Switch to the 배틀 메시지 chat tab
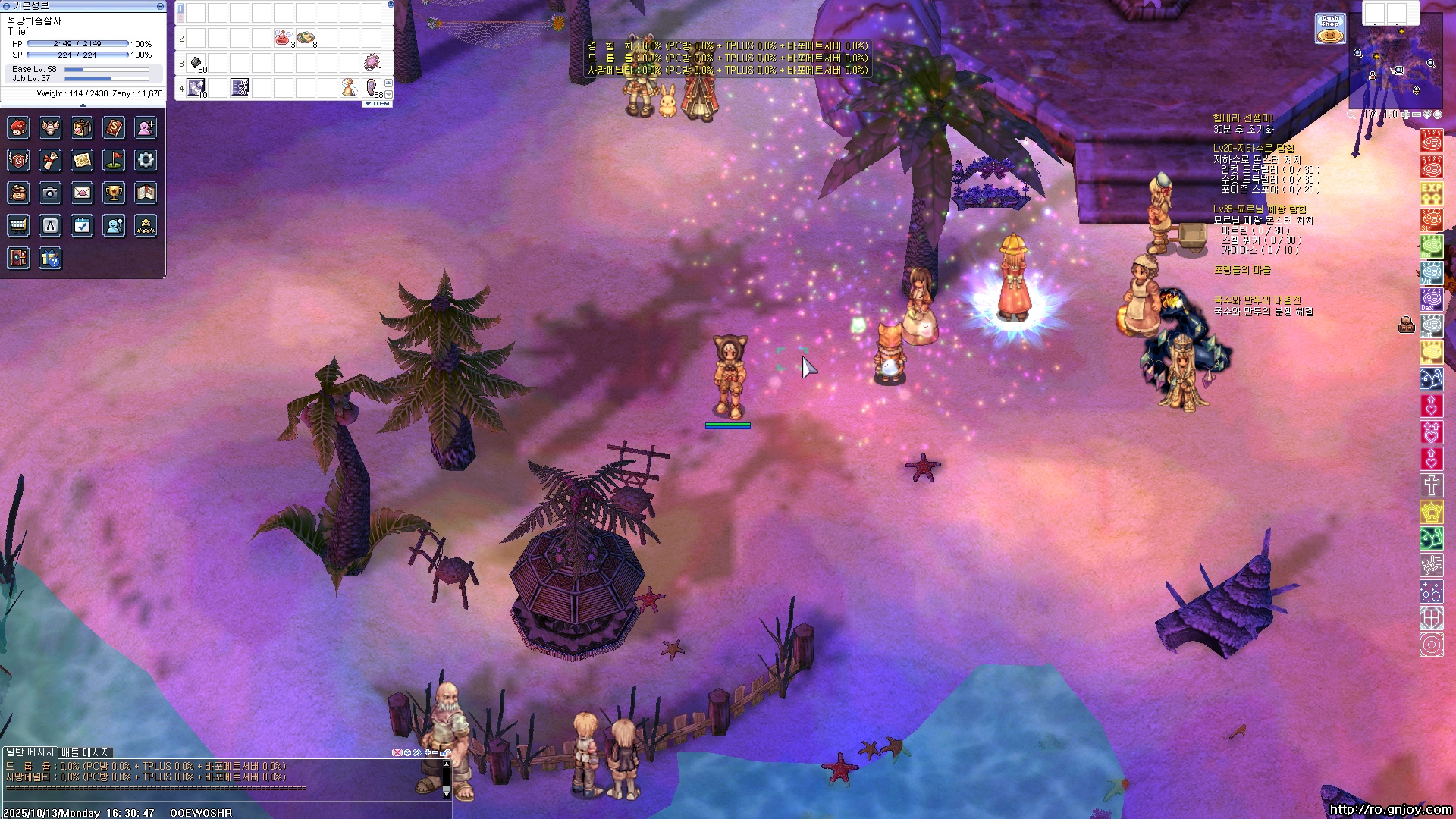The image size is (1456, 819). [86, 752]
